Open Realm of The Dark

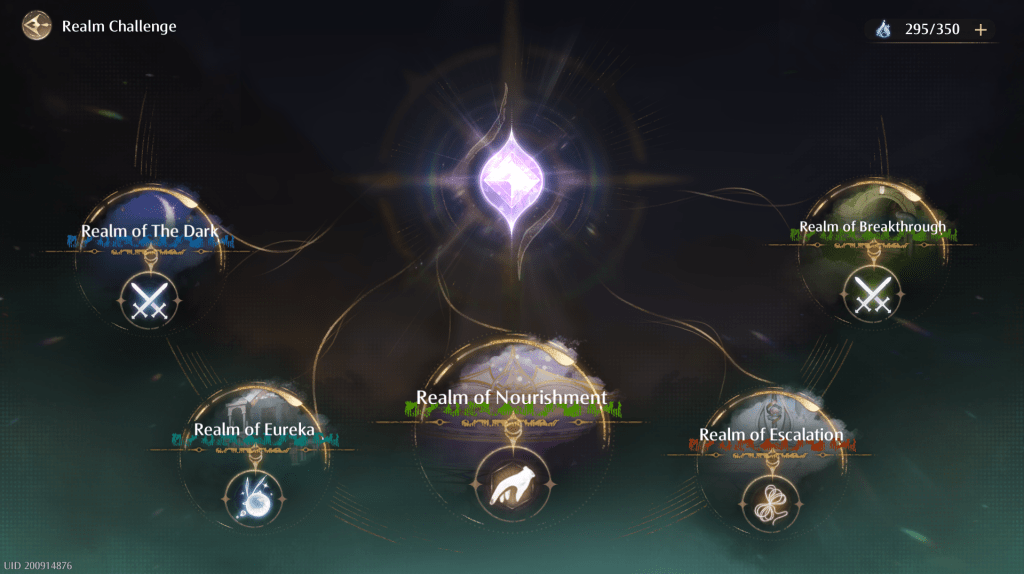tap(150, 296)
